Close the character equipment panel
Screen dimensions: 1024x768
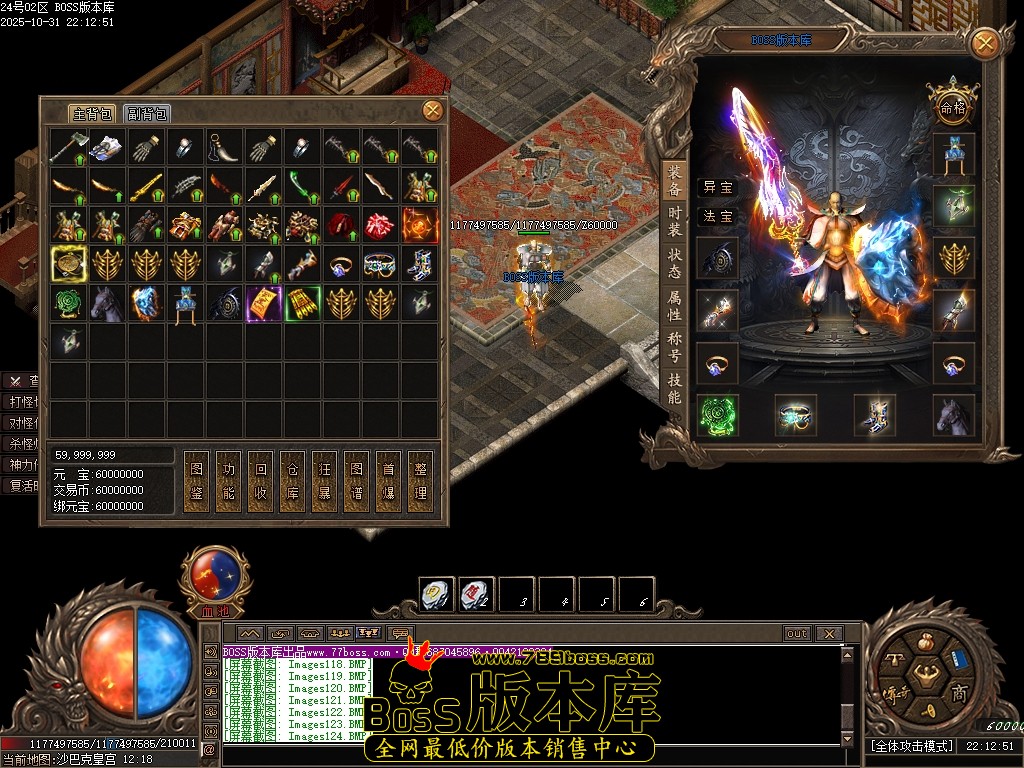click(985, 43)
